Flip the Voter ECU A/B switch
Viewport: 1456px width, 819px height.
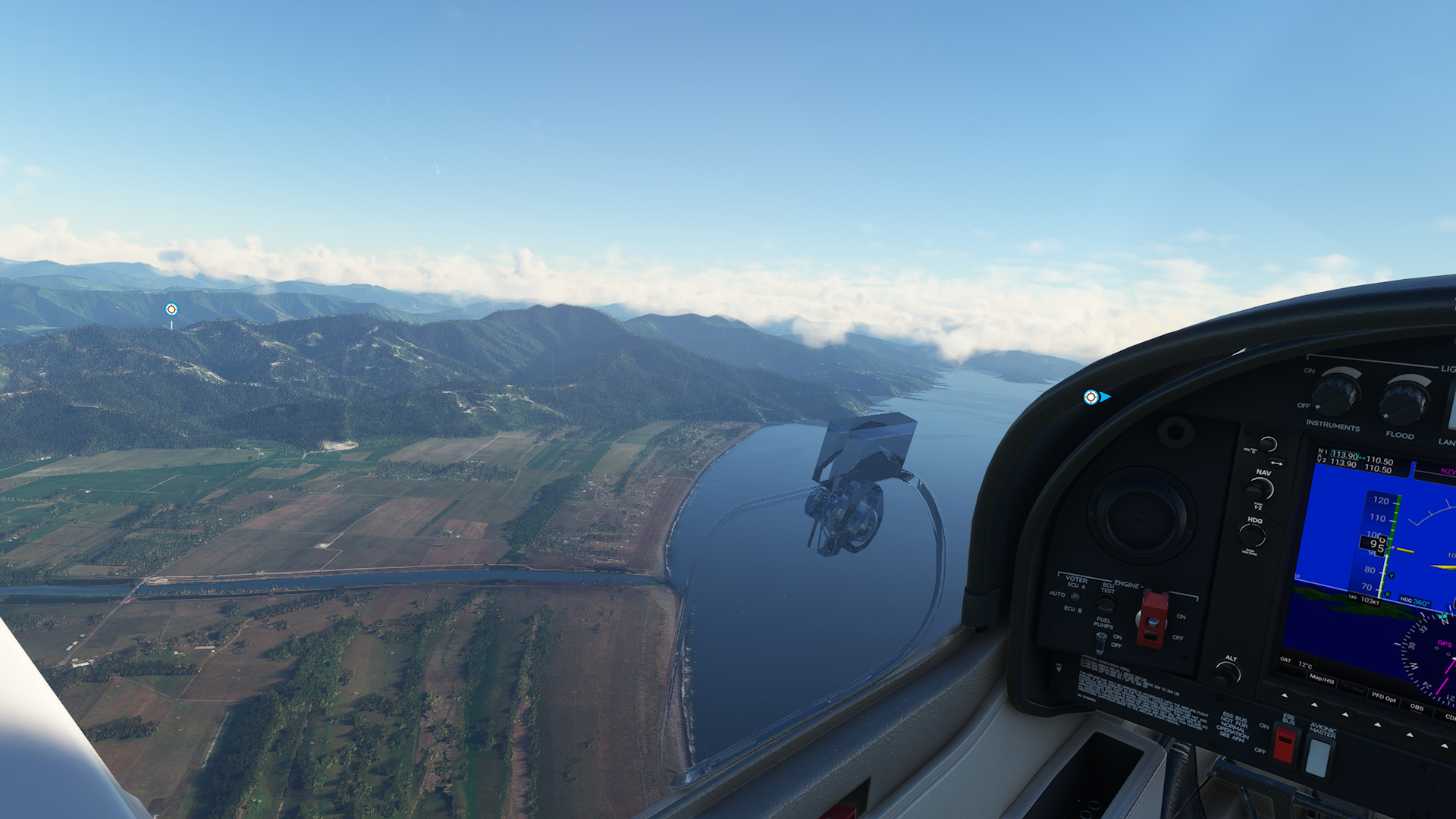click(x=1075, y=596)
